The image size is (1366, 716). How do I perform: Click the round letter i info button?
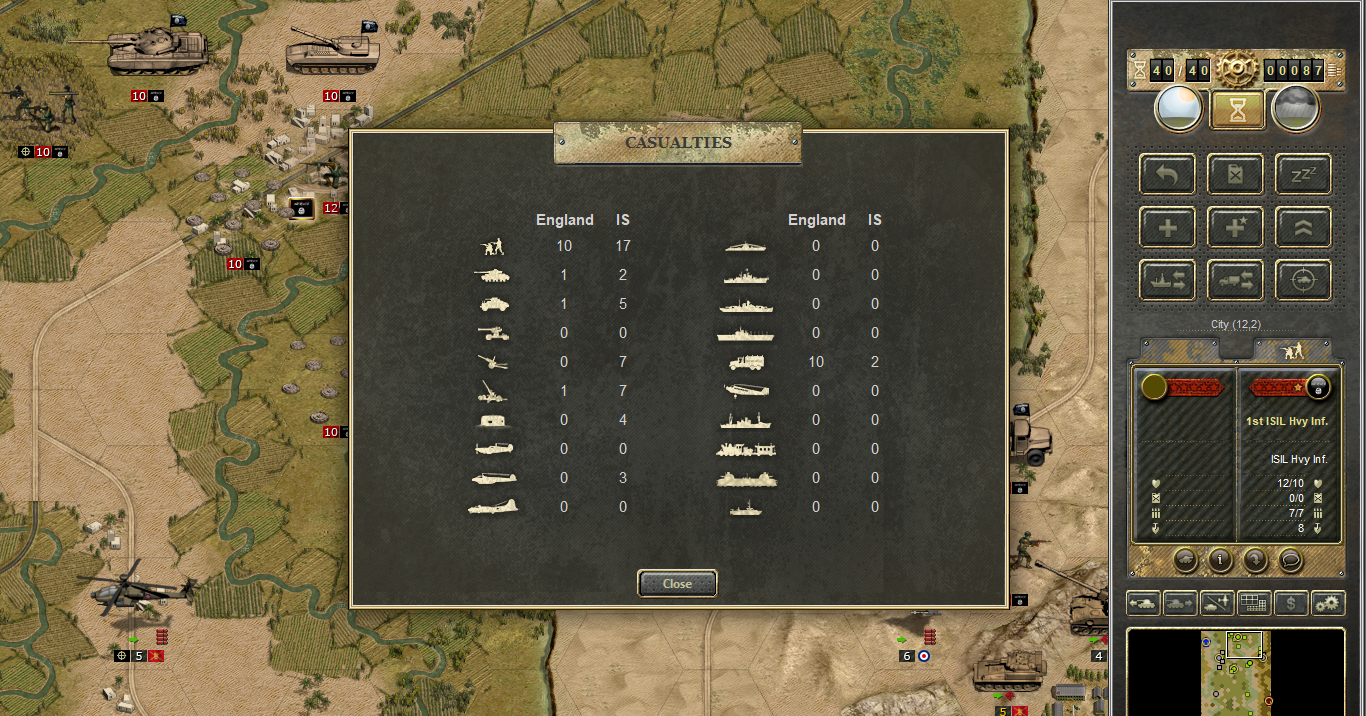pos(1219,560)
